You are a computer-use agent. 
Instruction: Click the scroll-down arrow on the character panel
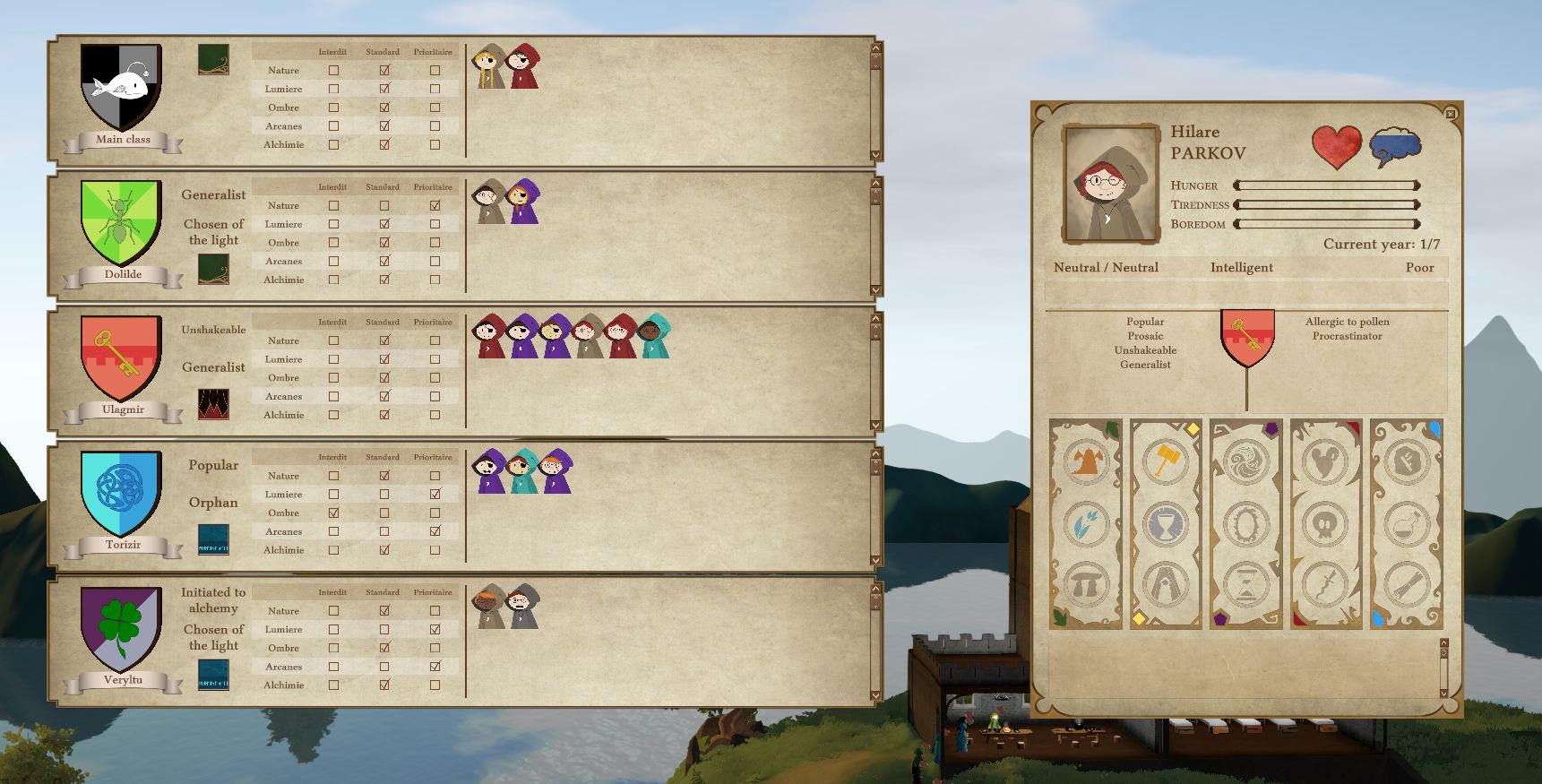(x=1445, y=692)
